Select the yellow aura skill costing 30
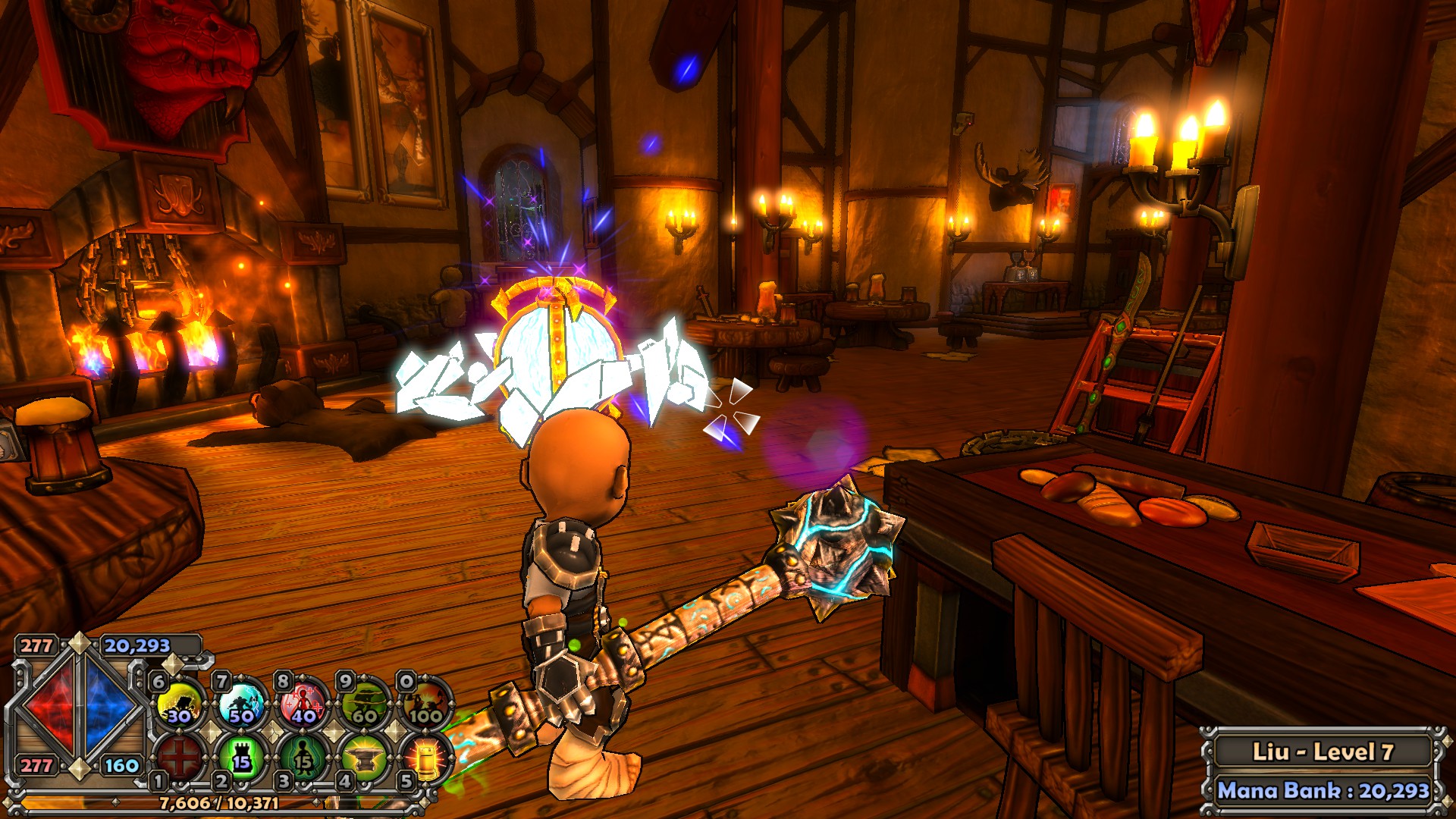 (x=180, y=703)
